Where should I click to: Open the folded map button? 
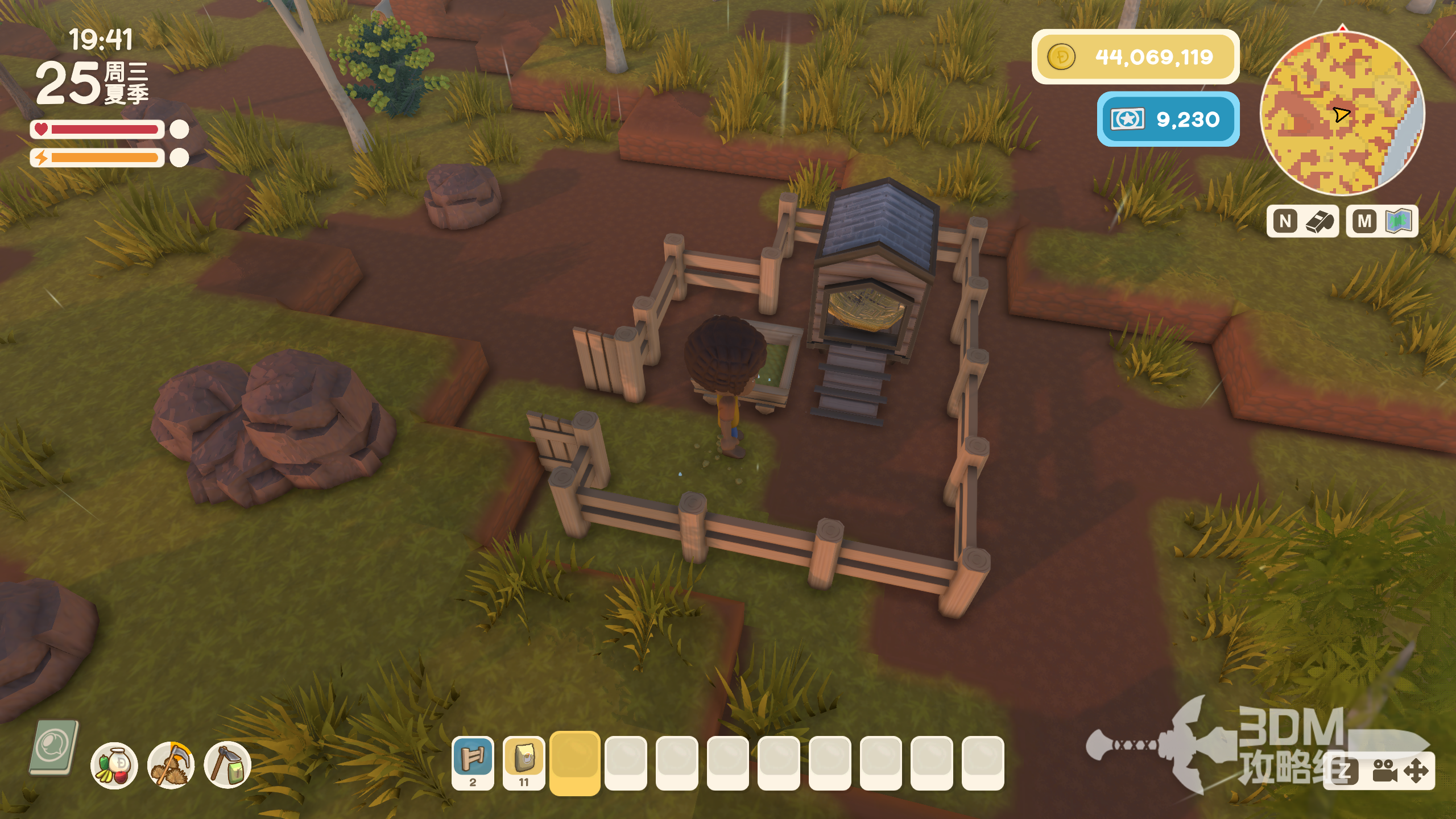tap(1381, 221)
